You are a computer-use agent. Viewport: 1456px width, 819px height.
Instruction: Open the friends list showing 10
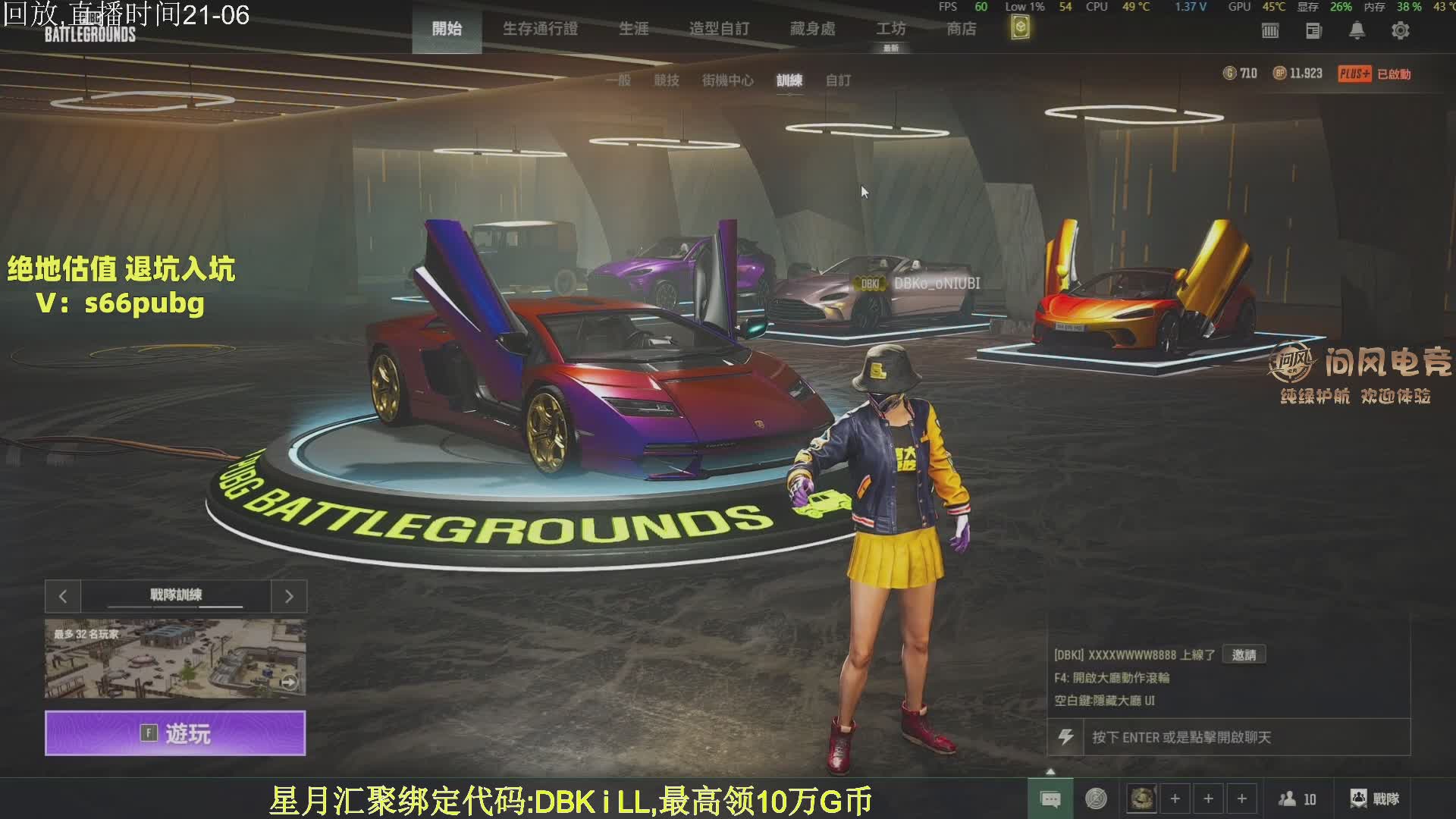tap(1297, 799)
